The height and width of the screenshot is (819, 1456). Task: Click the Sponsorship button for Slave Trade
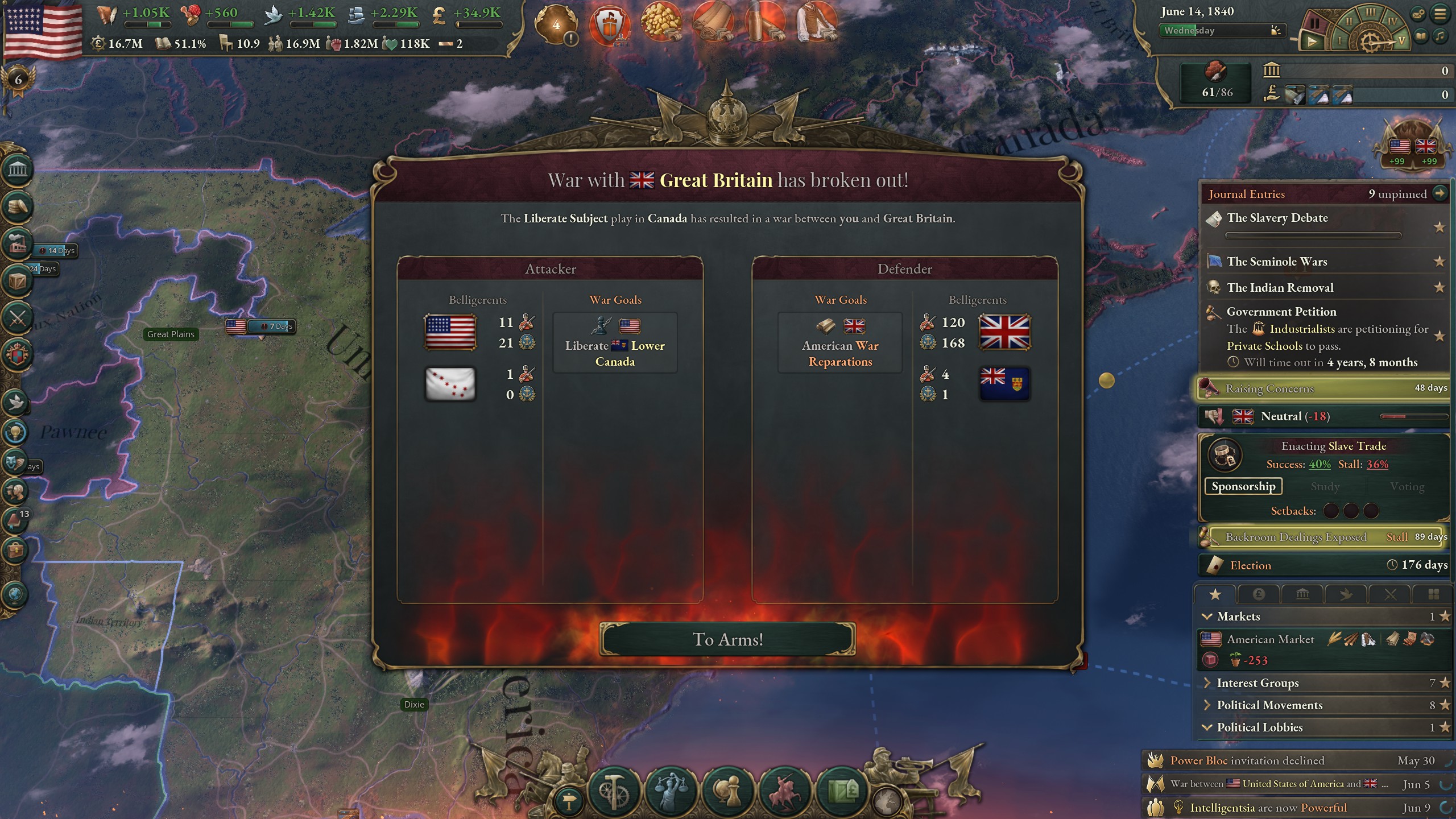(1243, 486)
